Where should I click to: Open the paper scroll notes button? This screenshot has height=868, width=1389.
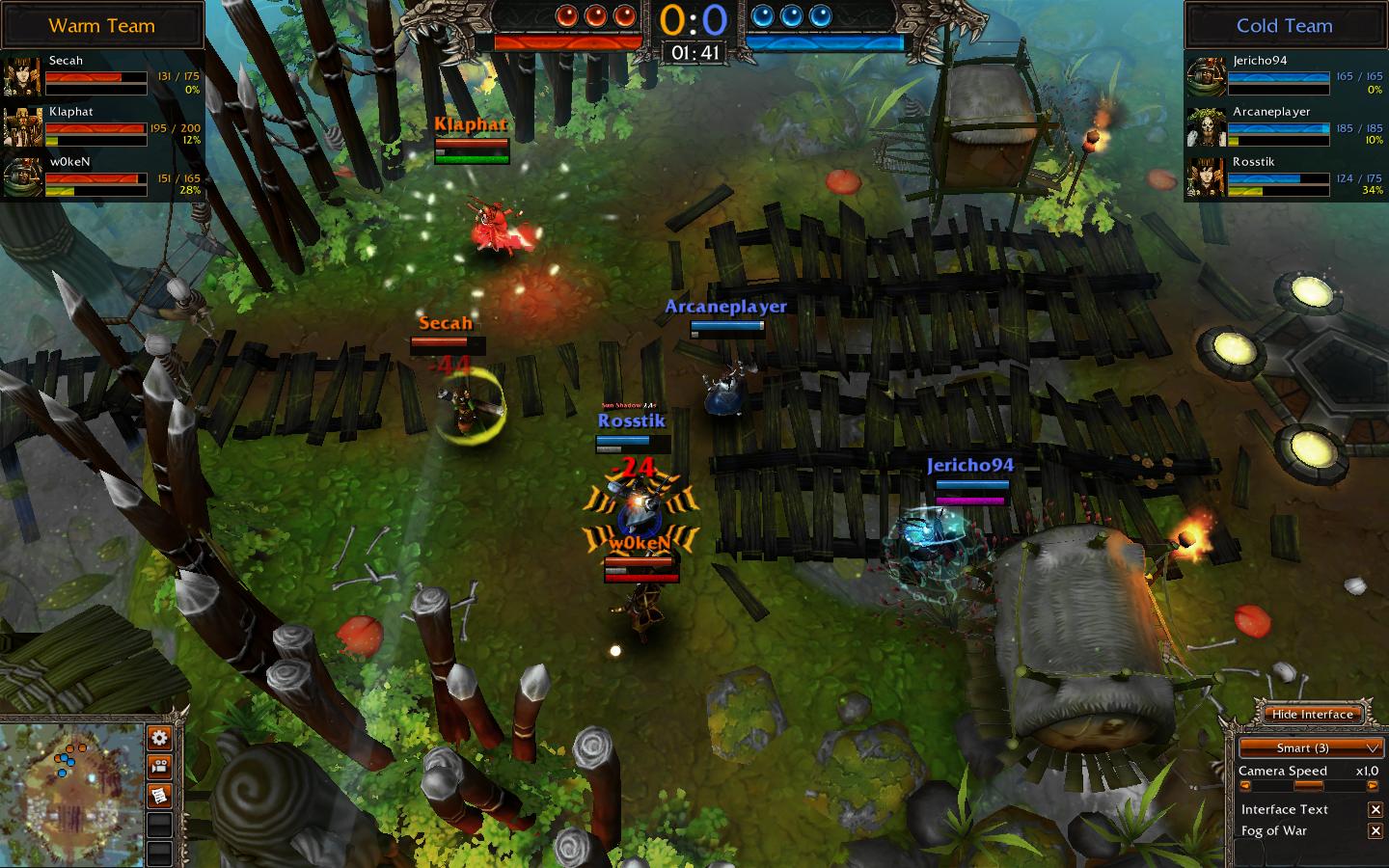point(159,796)
